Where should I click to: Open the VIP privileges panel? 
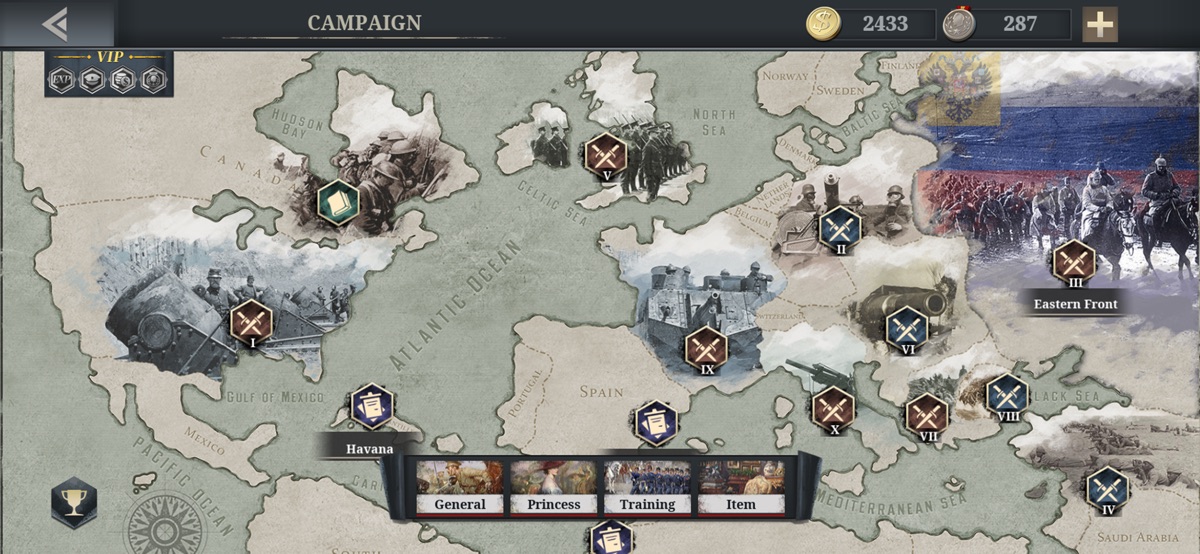coord(109,74)
